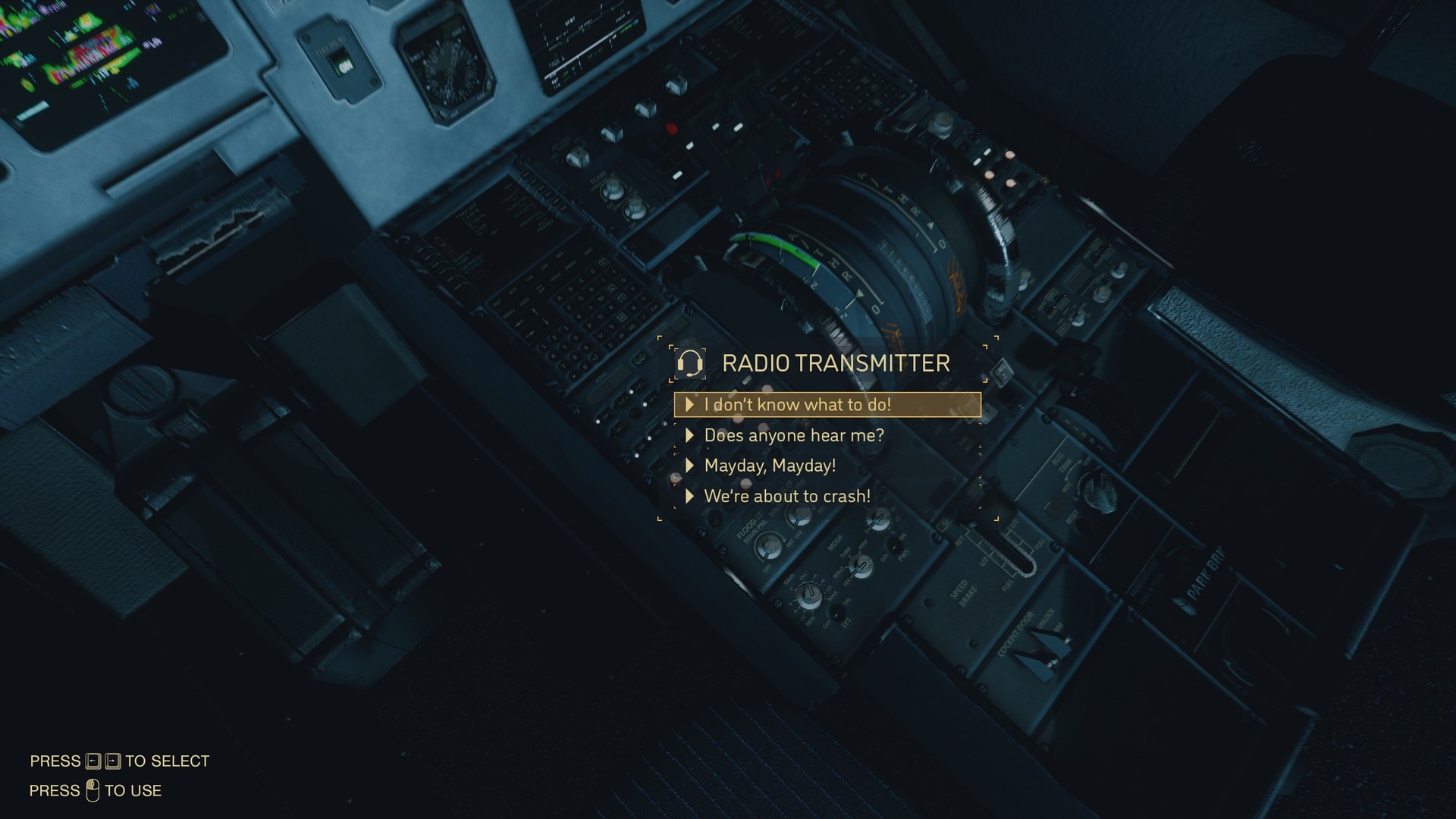Flip the SYS ON/OFF switch
1456x819 pixels.
[x=836, y=614]
